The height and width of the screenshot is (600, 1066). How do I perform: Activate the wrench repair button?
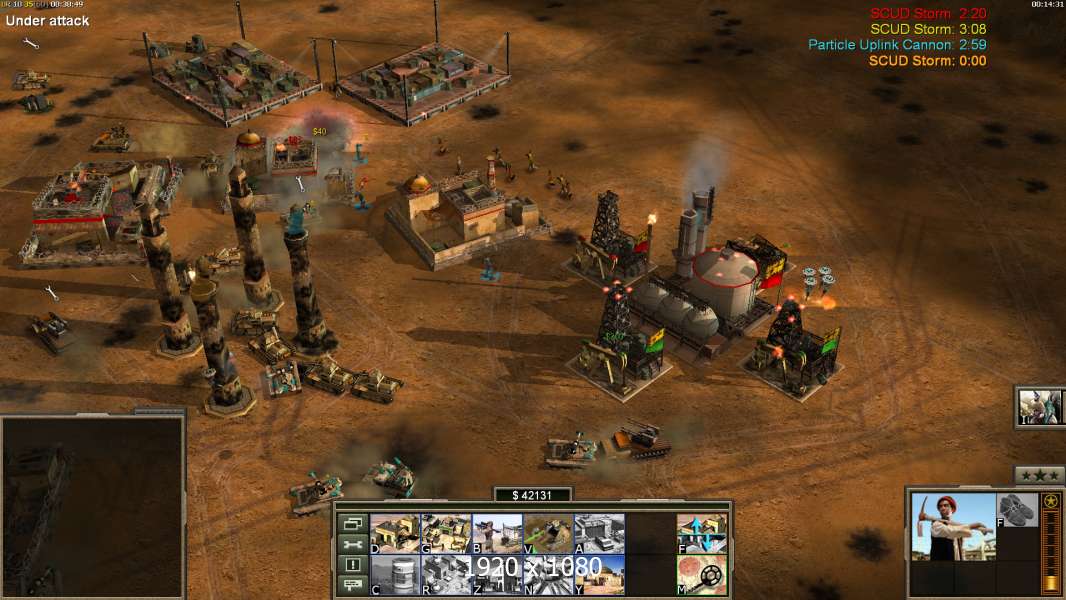coord(353,544)
